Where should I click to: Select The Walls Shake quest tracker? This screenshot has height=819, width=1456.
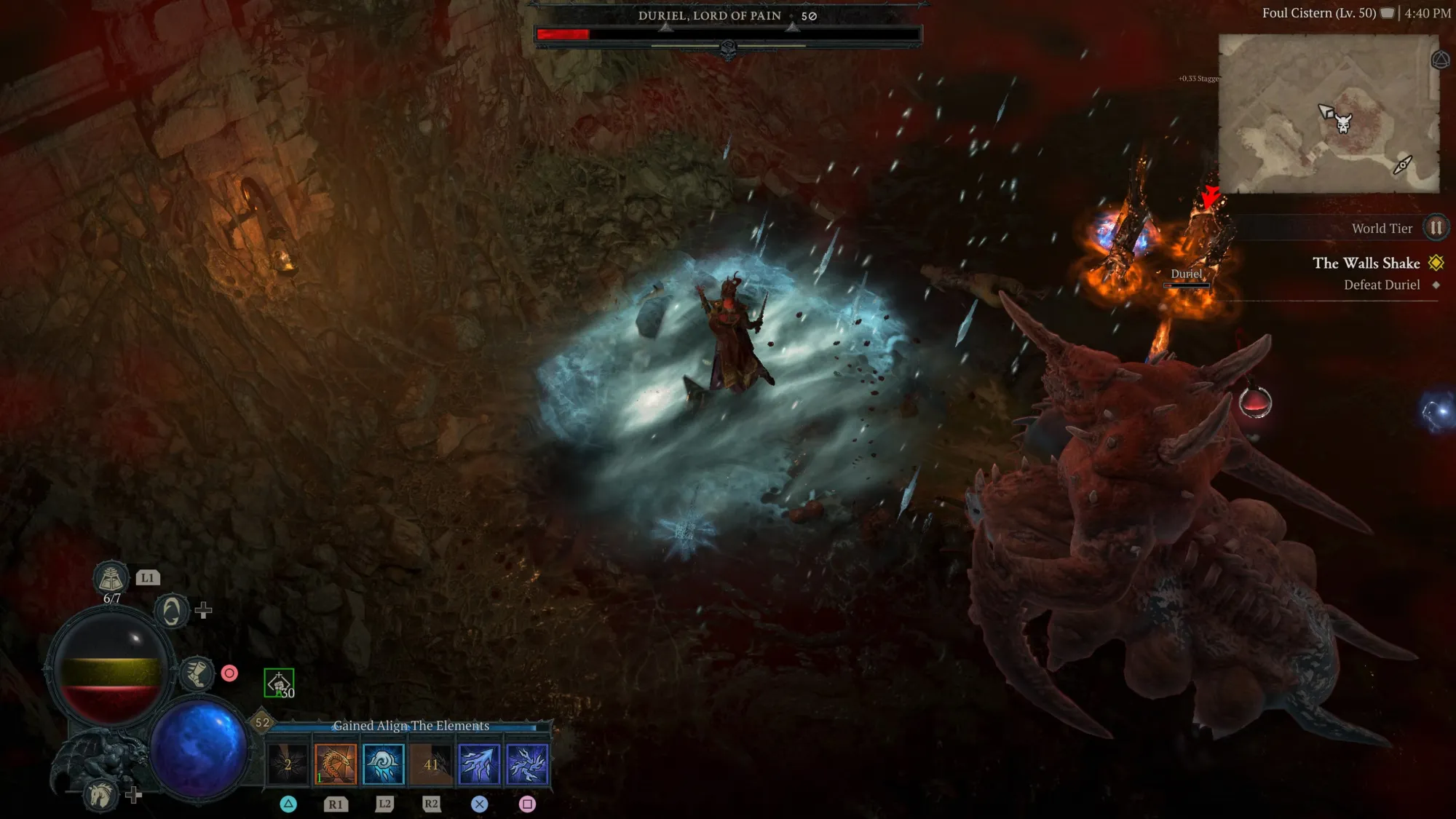pos(1366,264)
